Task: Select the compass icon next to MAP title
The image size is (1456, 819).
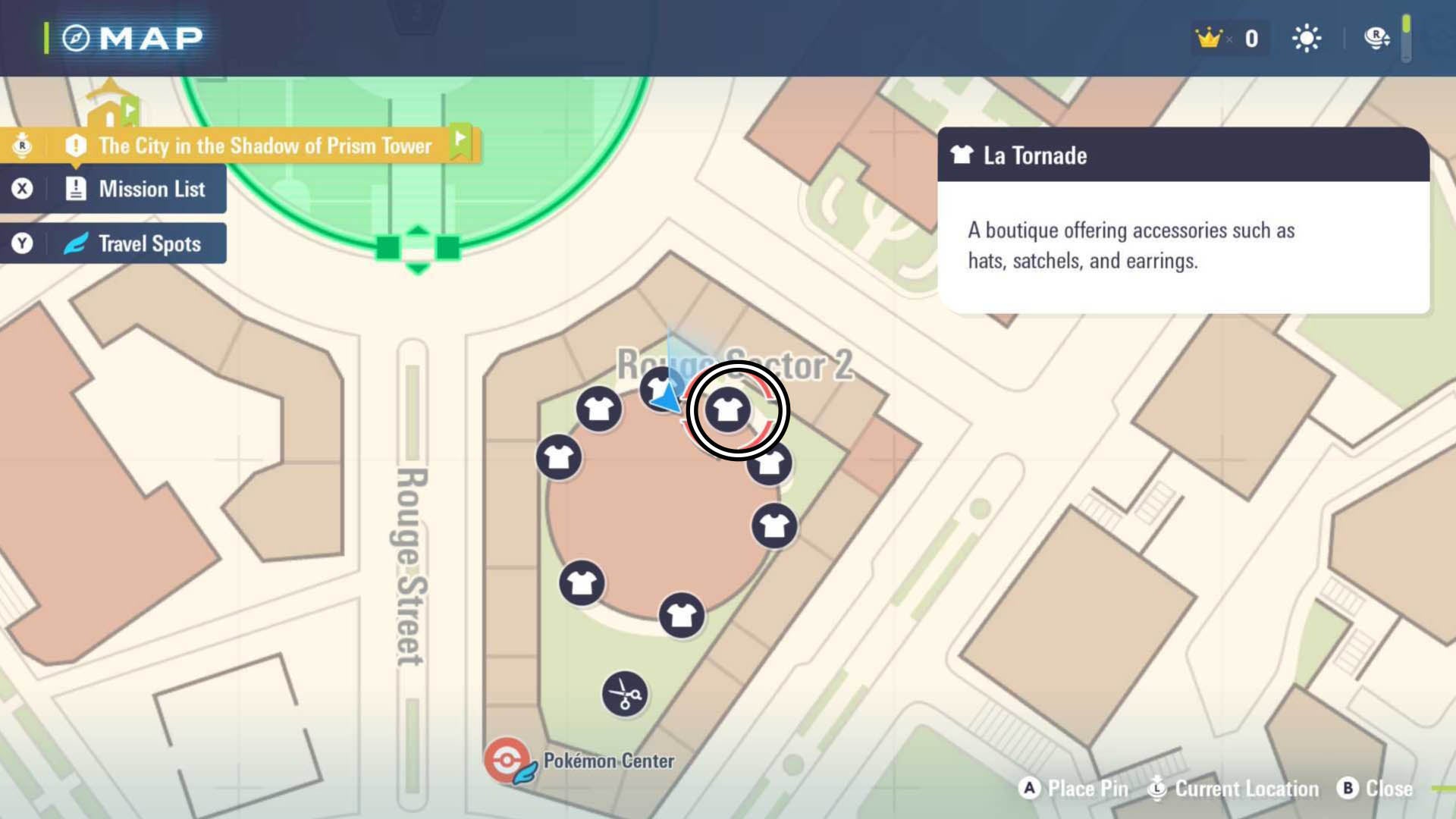Action: [74, 36]
